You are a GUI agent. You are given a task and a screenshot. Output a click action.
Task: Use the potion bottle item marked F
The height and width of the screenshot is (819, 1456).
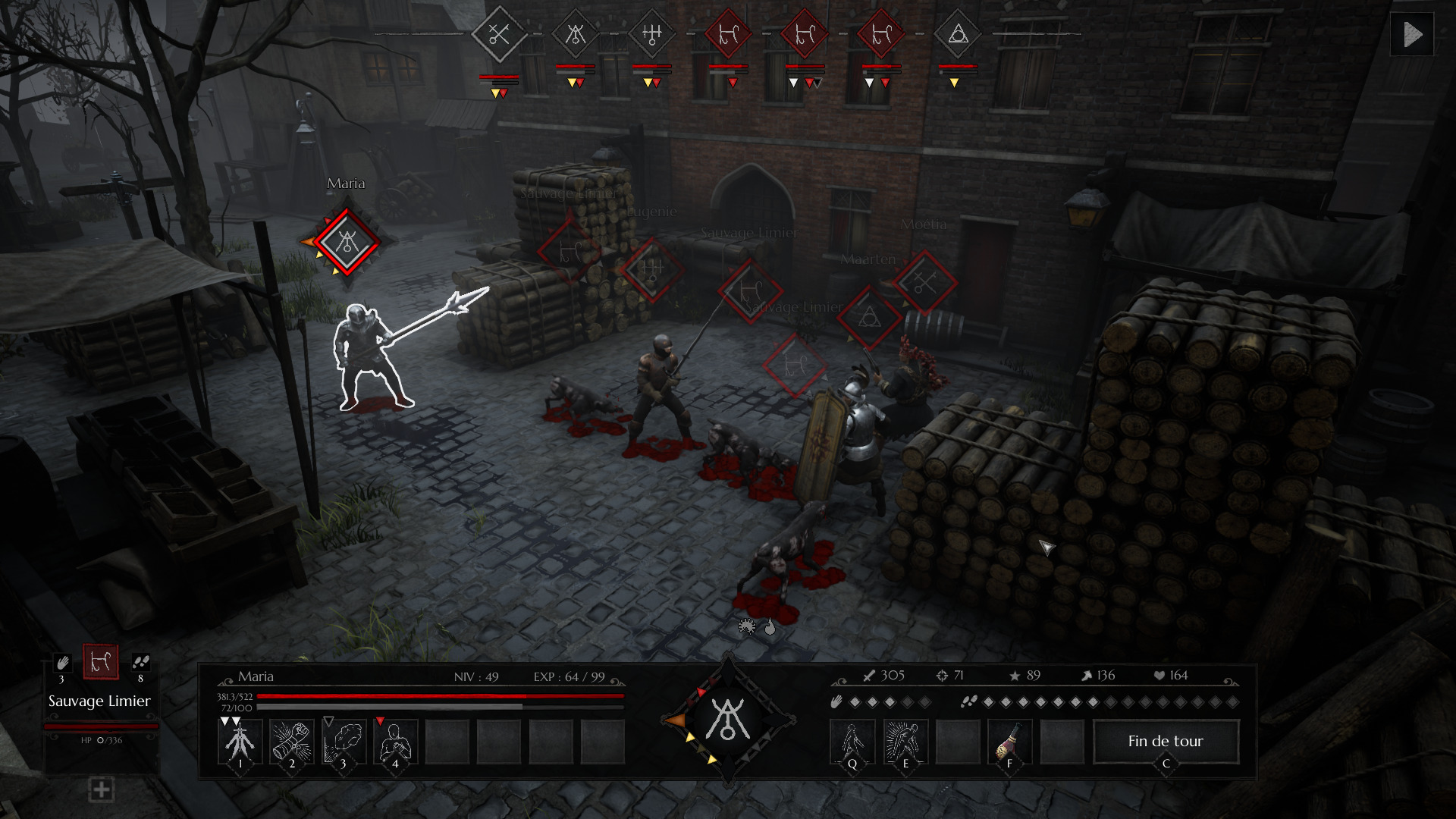[1009, 741]
